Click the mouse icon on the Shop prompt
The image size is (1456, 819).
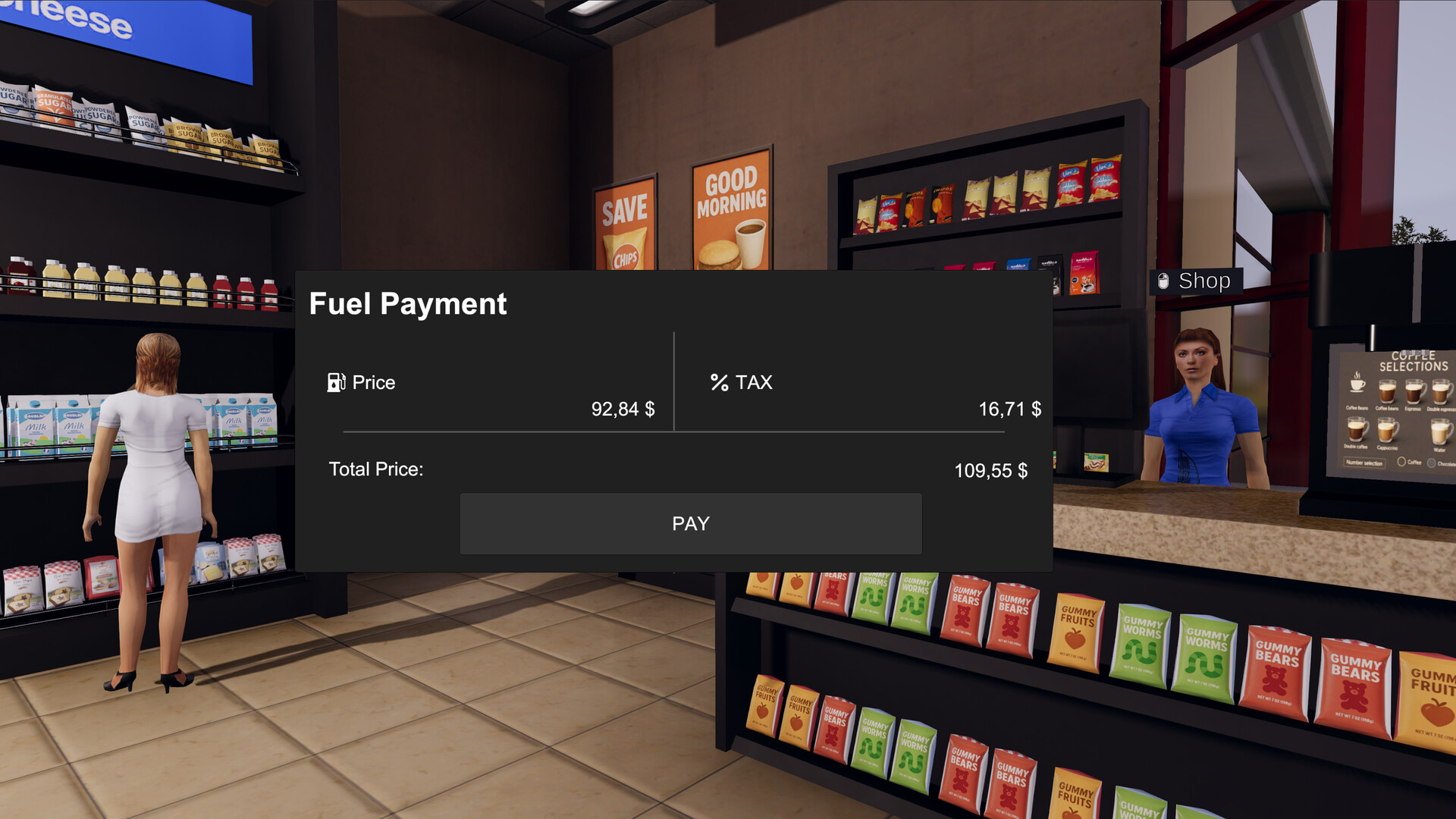[x=1162, y=281]
